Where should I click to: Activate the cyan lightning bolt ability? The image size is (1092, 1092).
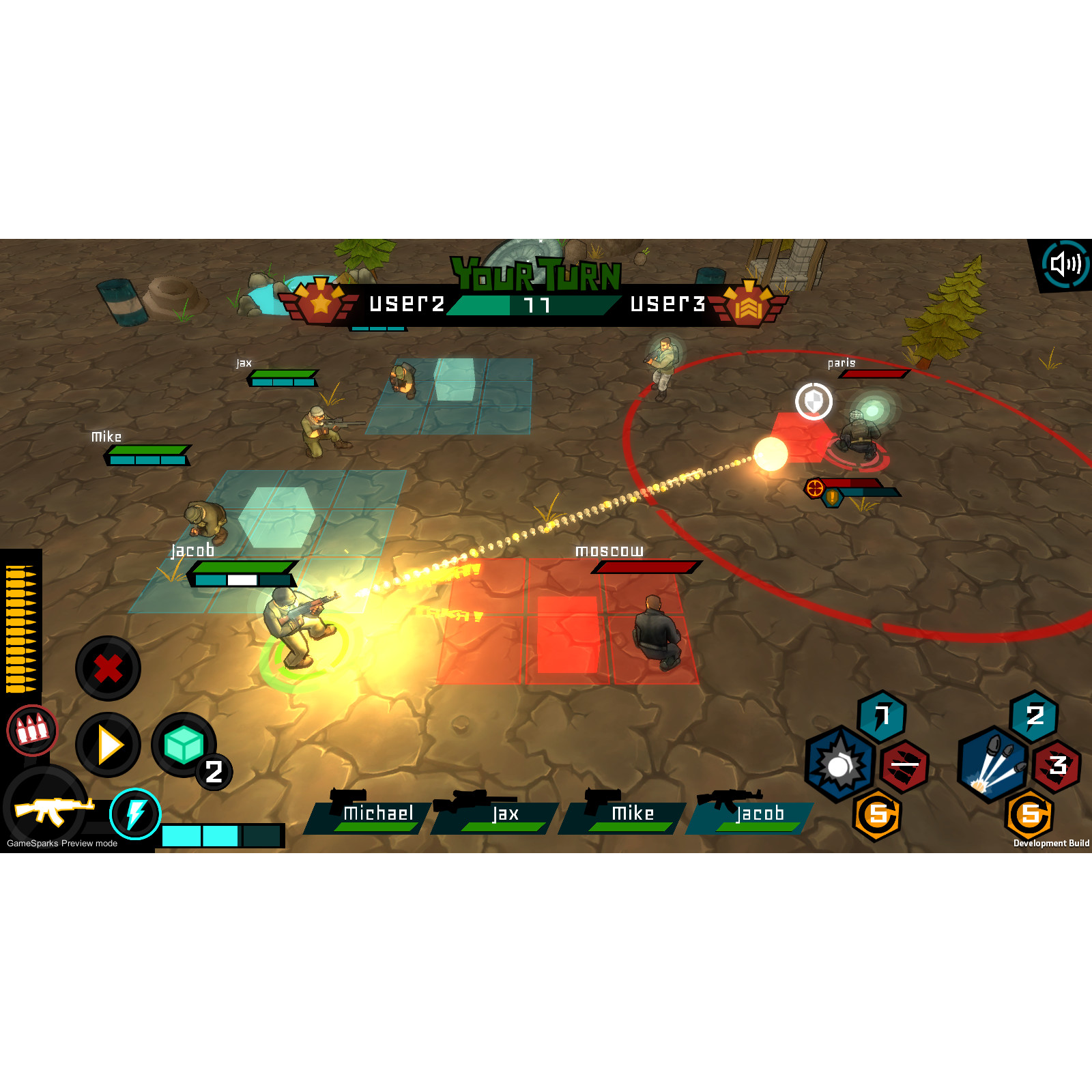(x=135, y=814)
